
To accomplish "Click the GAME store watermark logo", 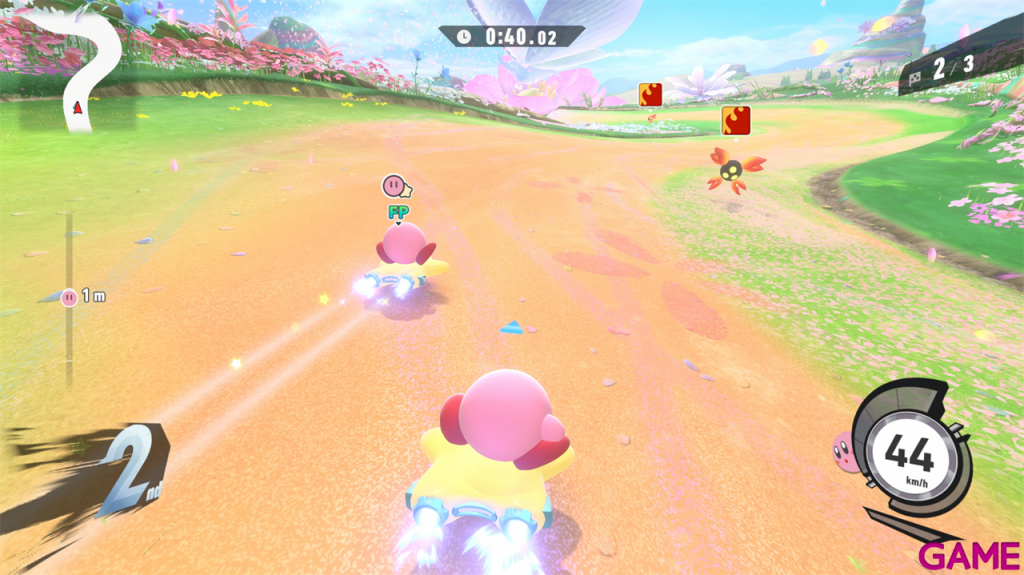I will [x=970, y=555].
